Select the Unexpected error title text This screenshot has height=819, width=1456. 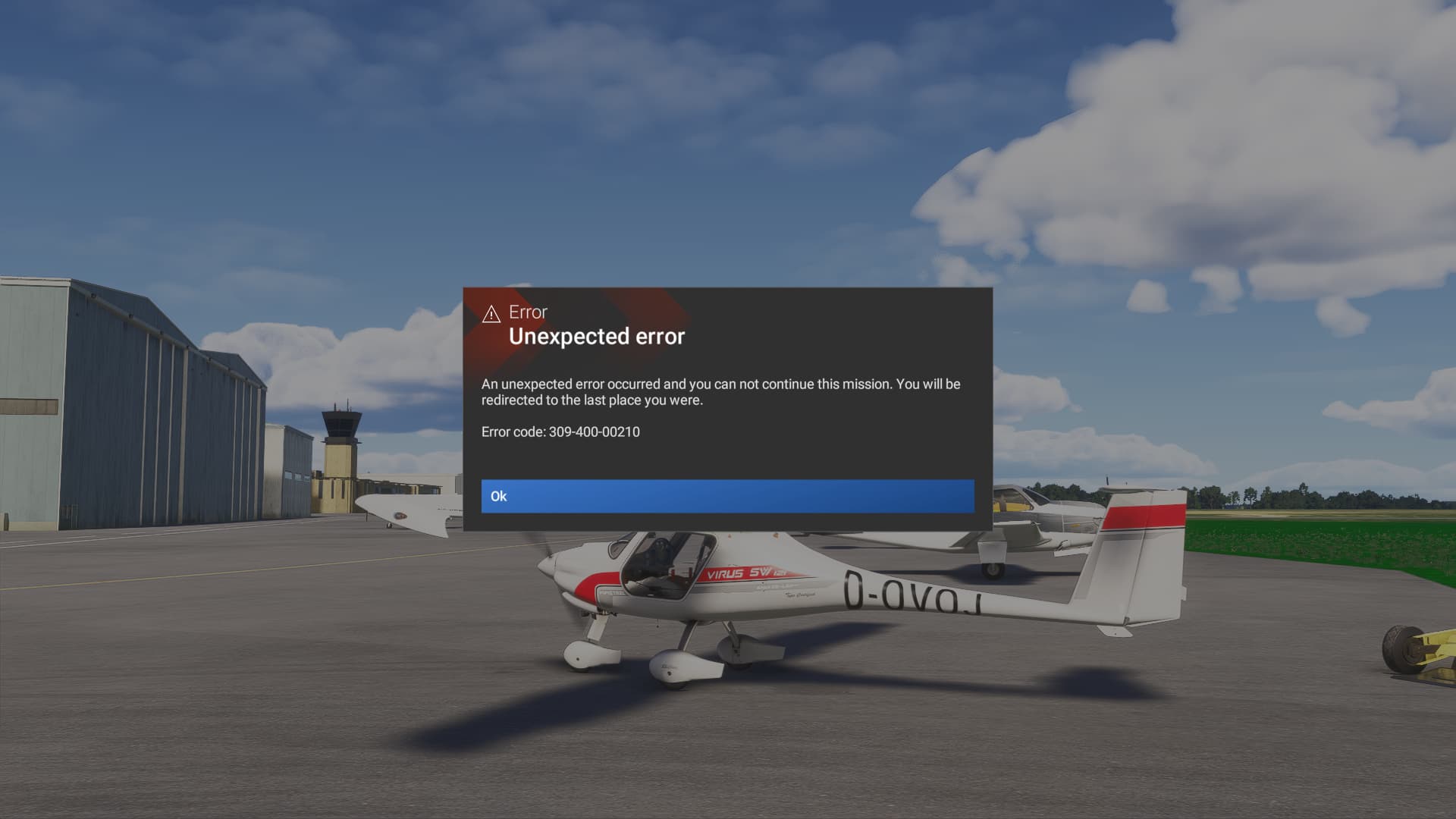click(x=598, y=337)
